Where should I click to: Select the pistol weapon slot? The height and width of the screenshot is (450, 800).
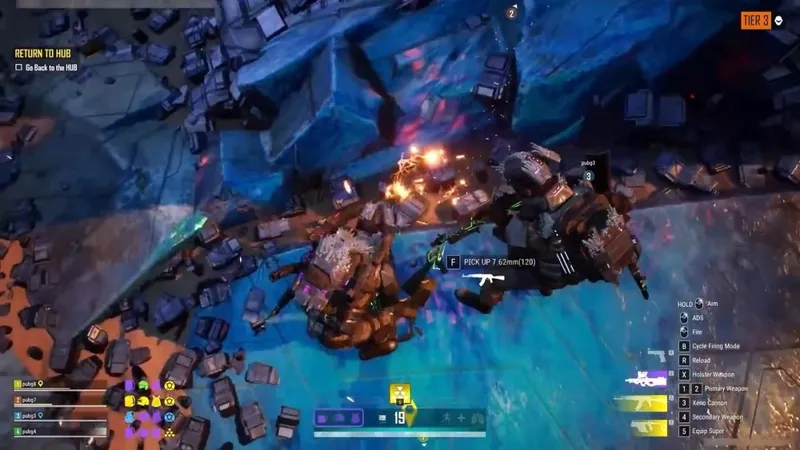pos(657,355)
